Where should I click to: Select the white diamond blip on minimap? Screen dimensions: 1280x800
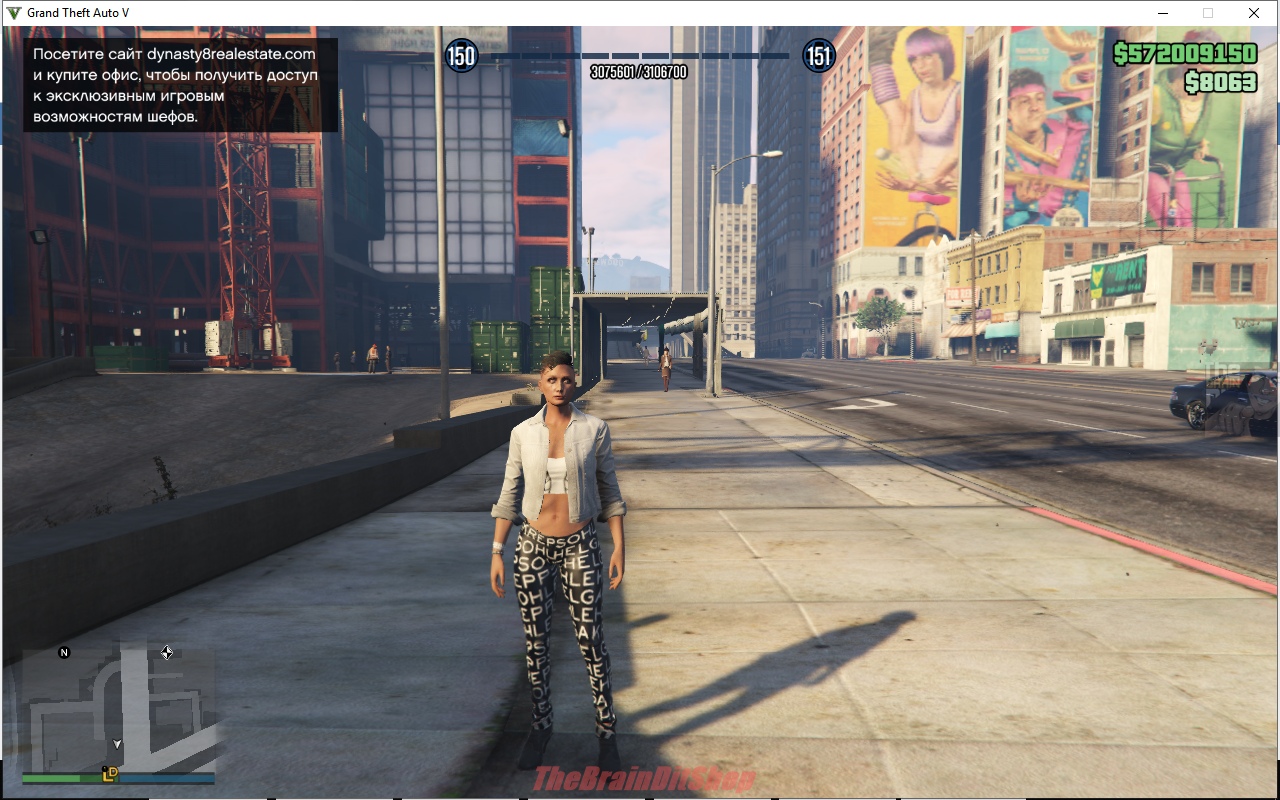pos(167,653)
